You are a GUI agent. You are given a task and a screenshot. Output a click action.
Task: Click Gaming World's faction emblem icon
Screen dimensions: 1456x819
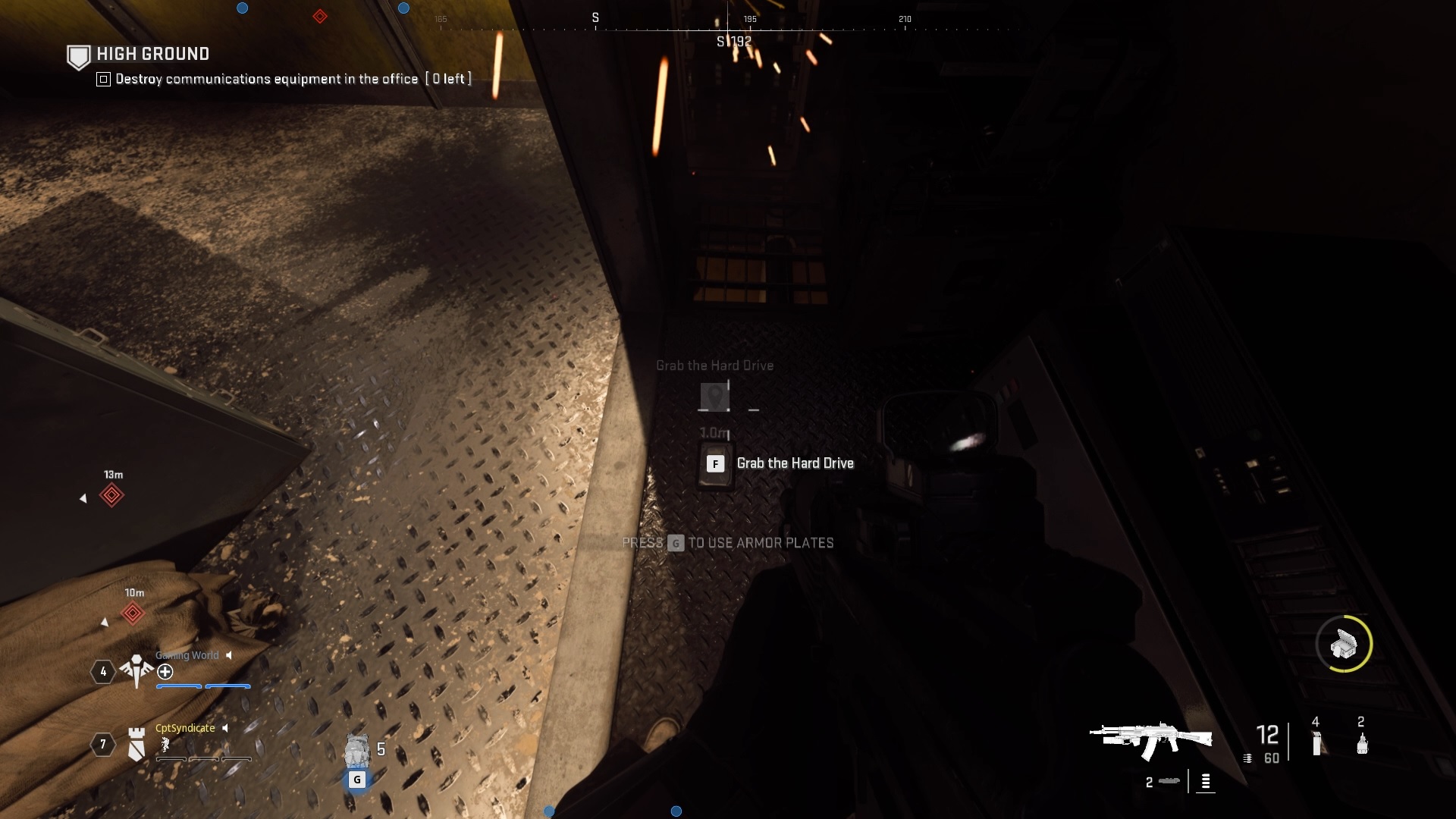coord(136,669)
